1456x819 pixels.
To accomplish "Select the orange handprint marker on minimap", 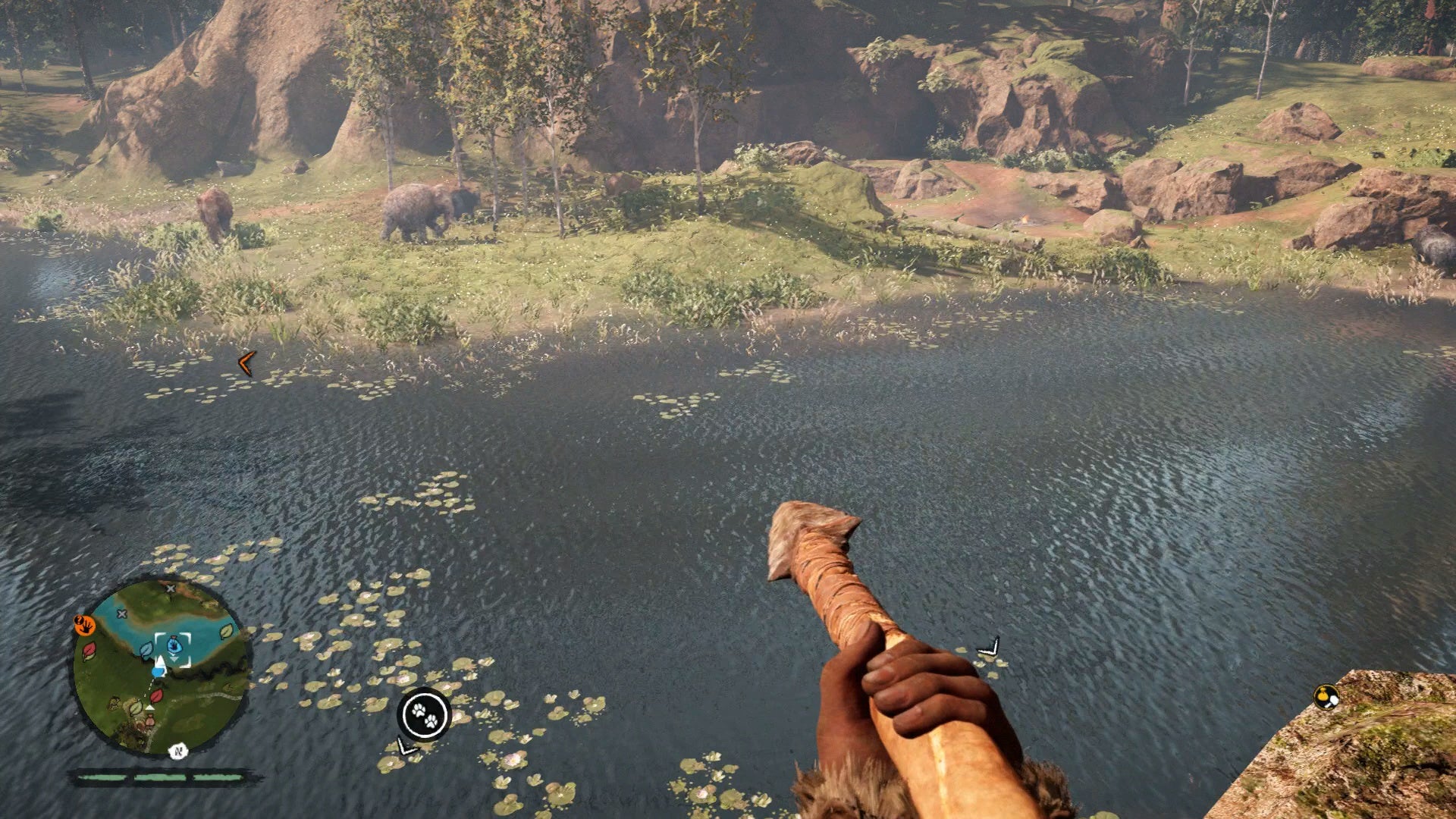I will point(84,625).
